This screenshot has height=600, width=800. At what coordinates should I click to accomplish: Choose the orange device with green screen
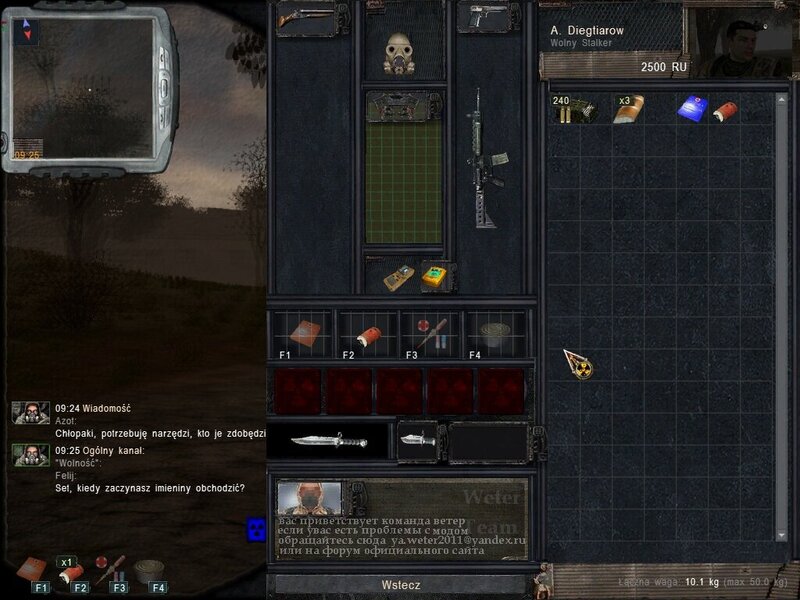[436, 277]
